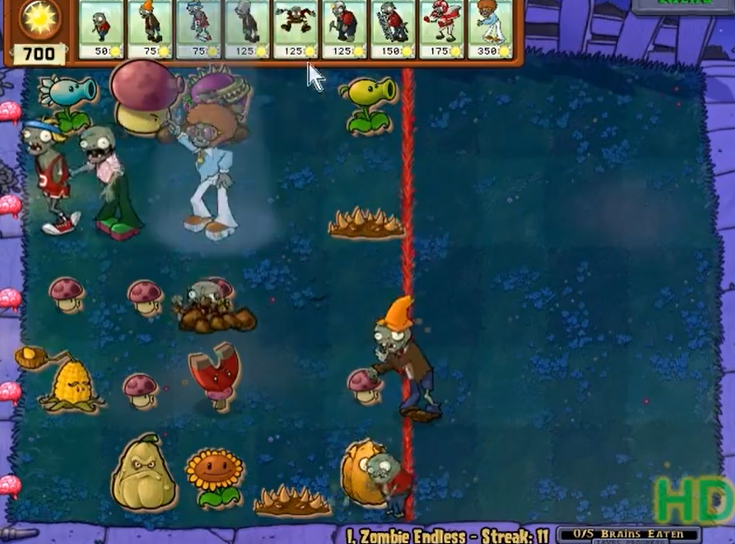Select the Football Zombie packet costing 175

coord(441,29)
